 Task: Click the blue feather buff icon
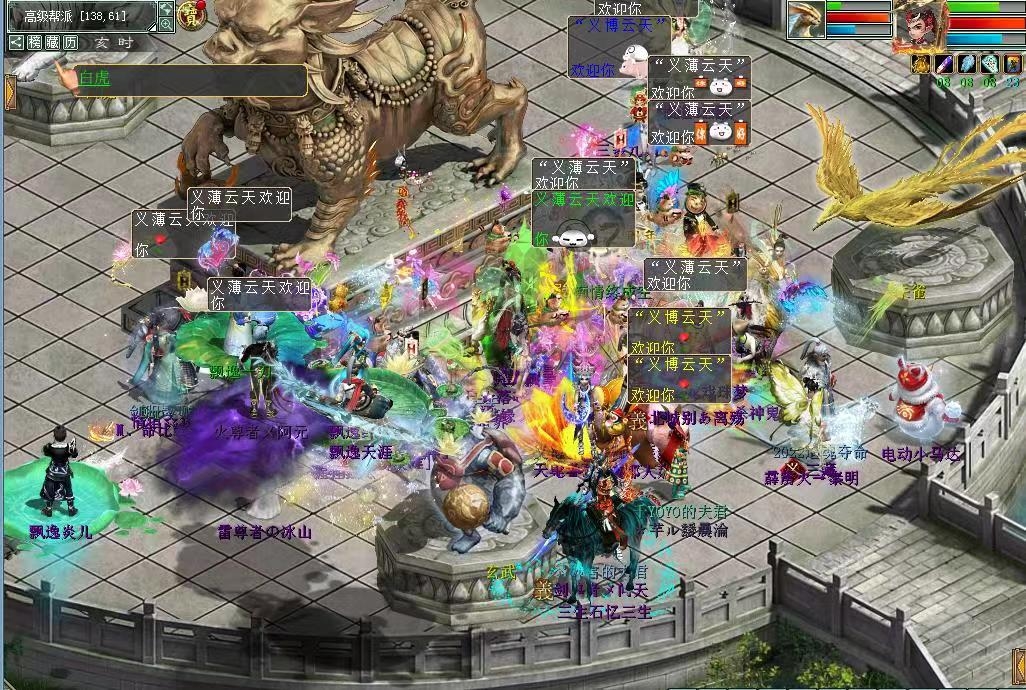967,64
